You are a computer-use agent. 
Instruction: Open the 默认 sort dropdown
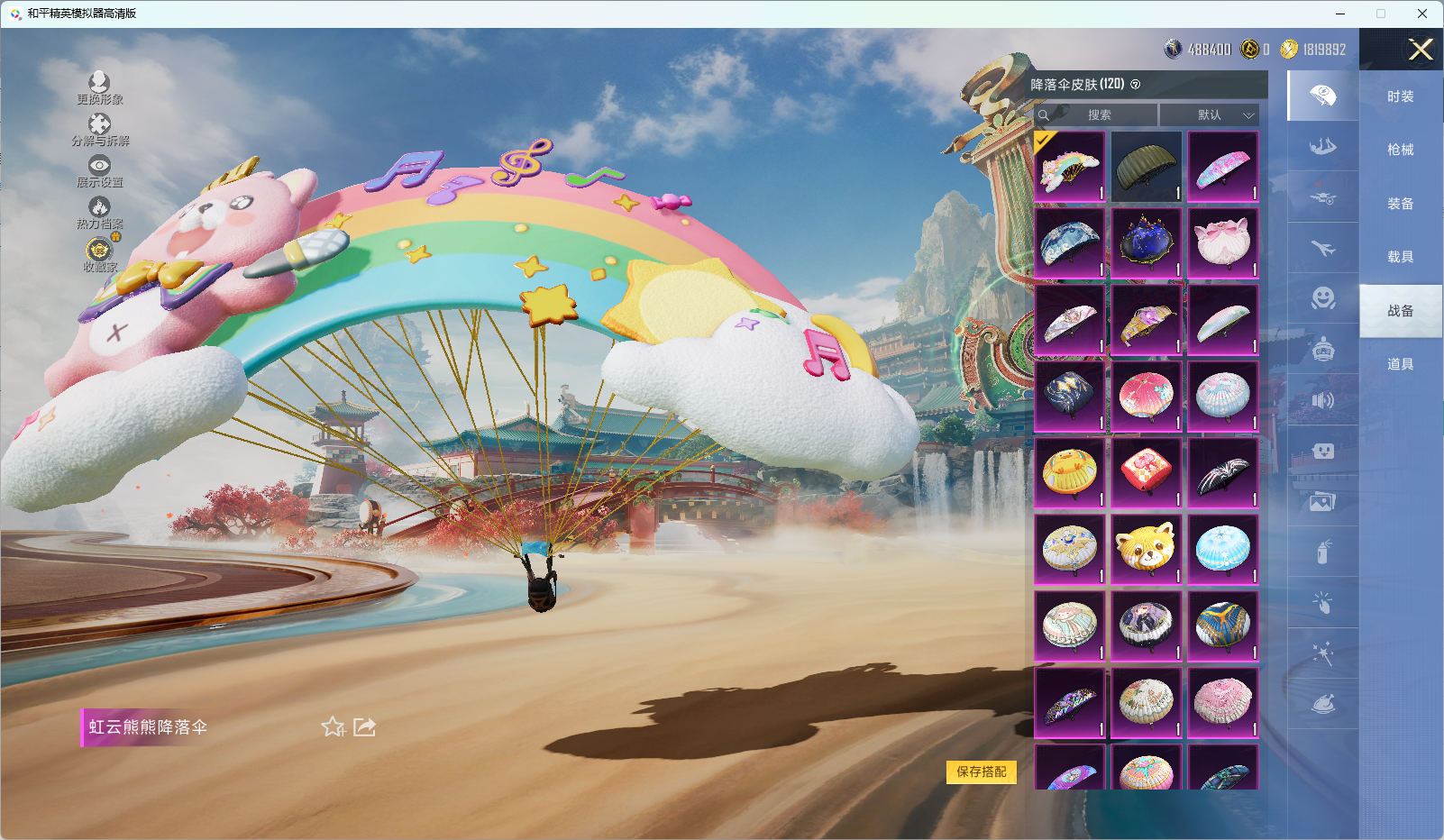[x=1209, y=114]
